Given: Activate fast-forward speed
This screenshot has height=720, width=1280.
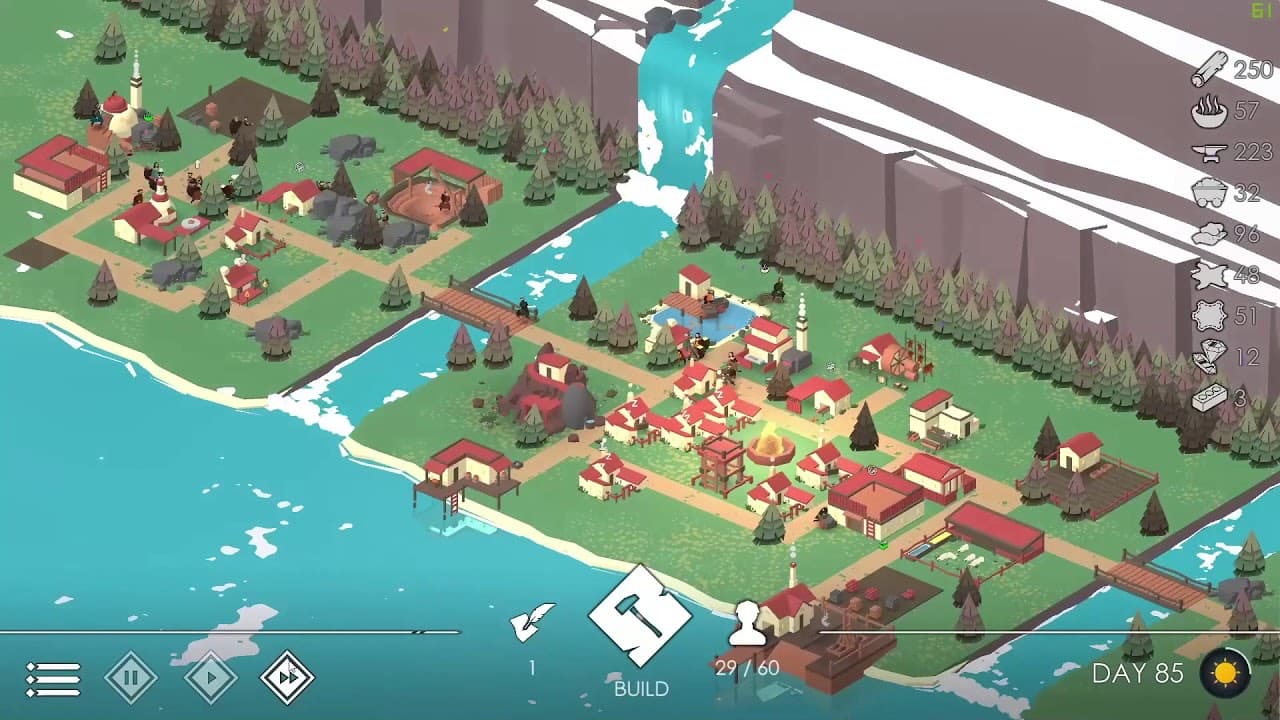Looking at the screenshot, I should pyautogui.click(x=287, y=678).
